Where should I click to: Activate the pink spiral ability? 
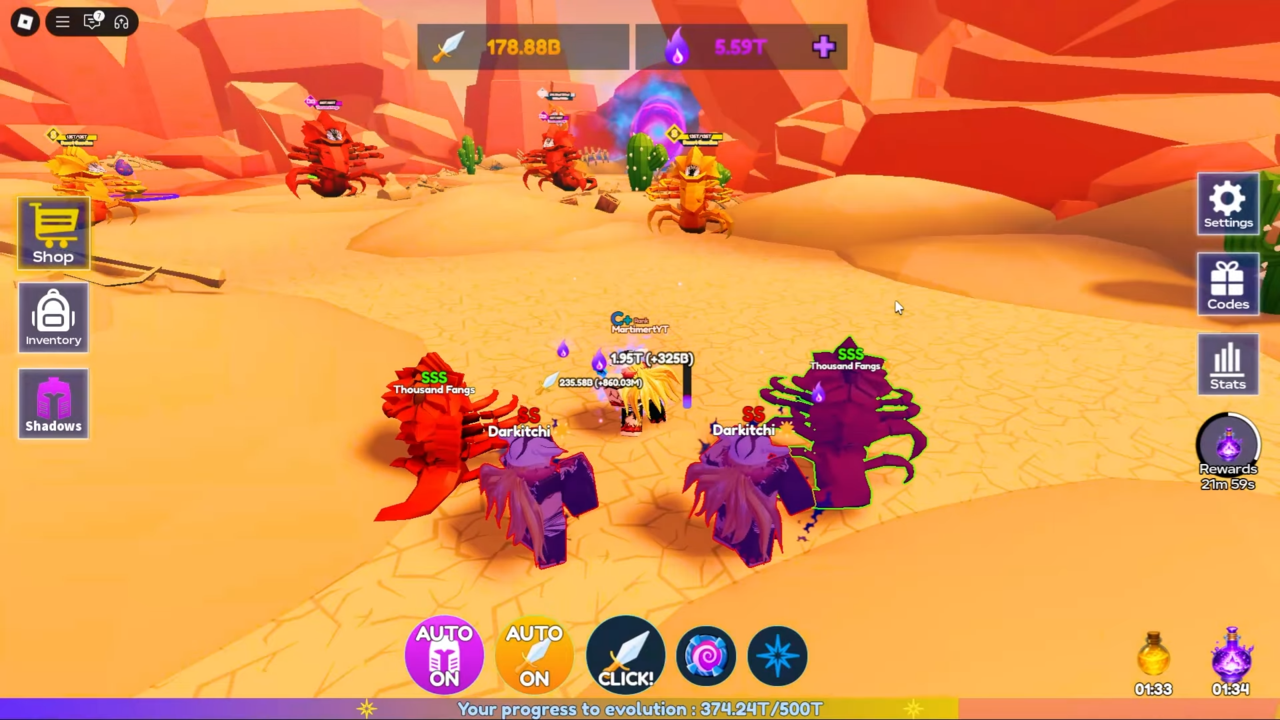pyautogui.click(x=706, y=656)
